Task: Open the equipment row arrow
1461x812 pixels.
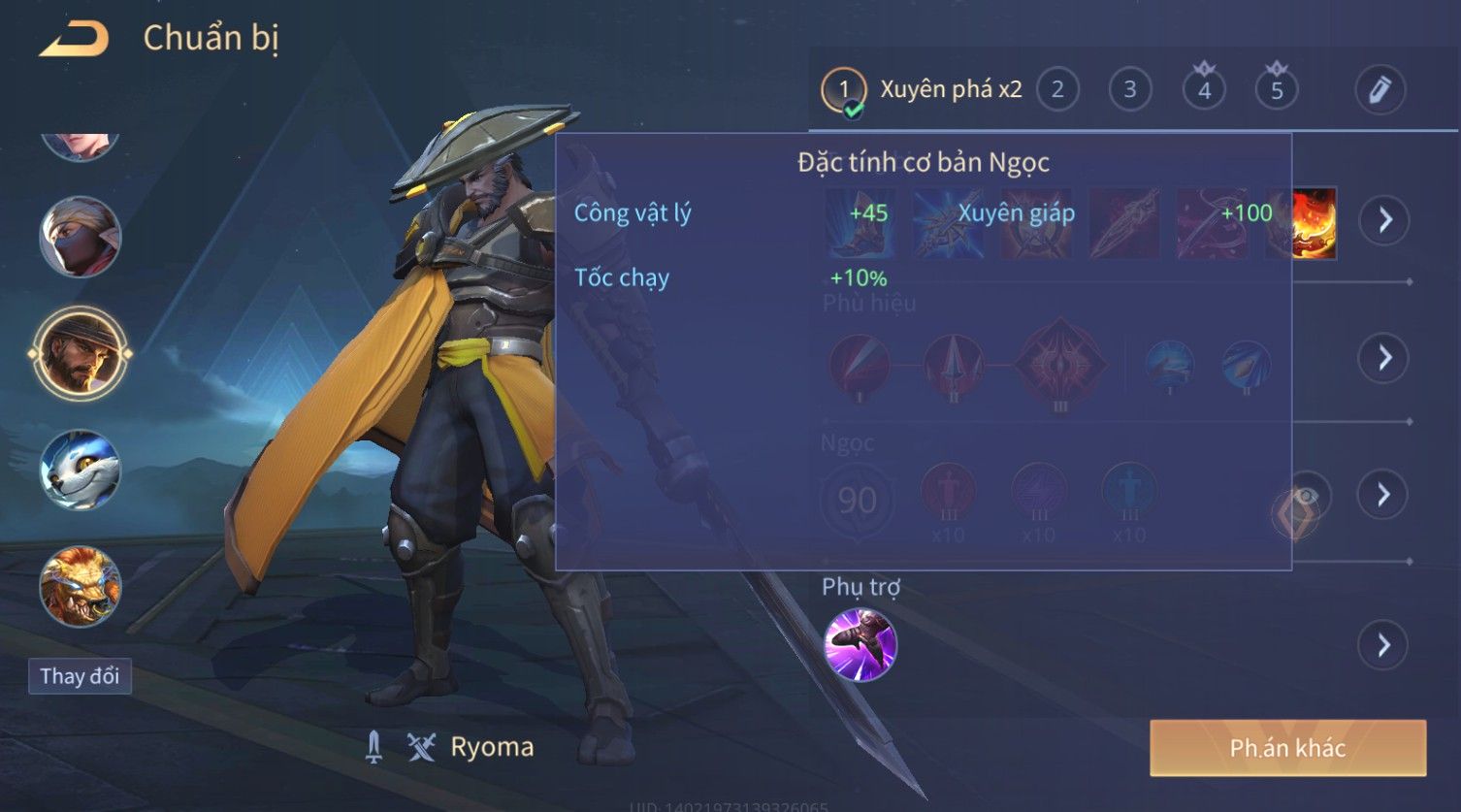Action: 1384,220
